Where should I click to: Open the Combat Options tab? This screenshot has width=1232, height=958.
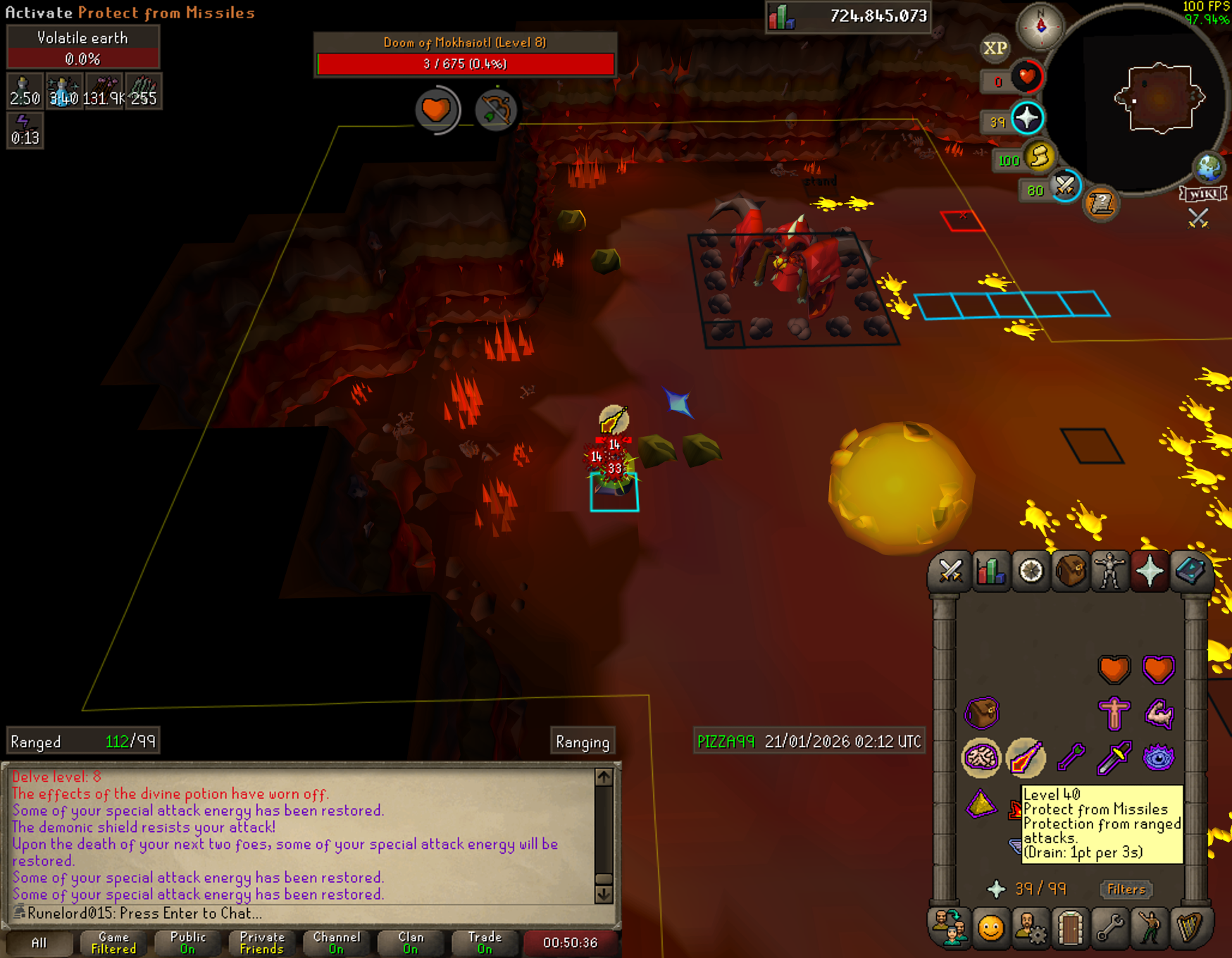[x=950, y=571]
